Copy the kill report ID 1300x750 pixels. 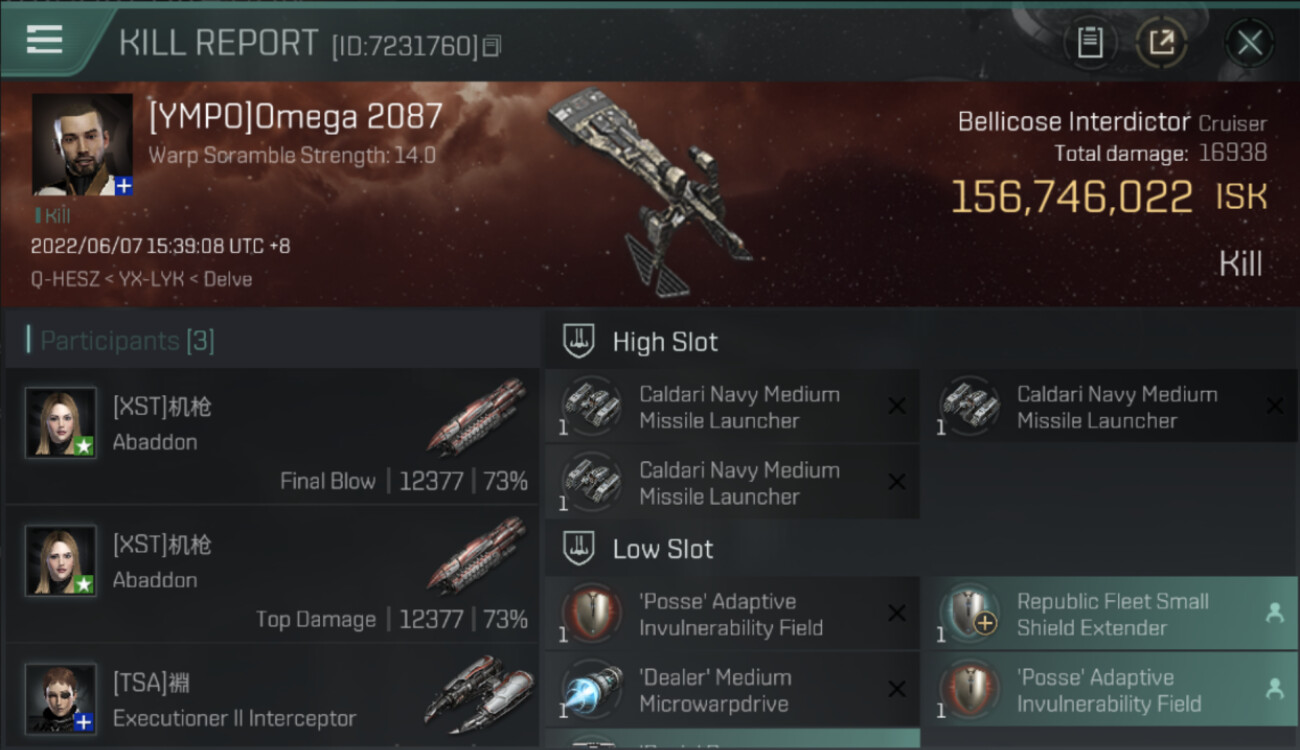491,46
